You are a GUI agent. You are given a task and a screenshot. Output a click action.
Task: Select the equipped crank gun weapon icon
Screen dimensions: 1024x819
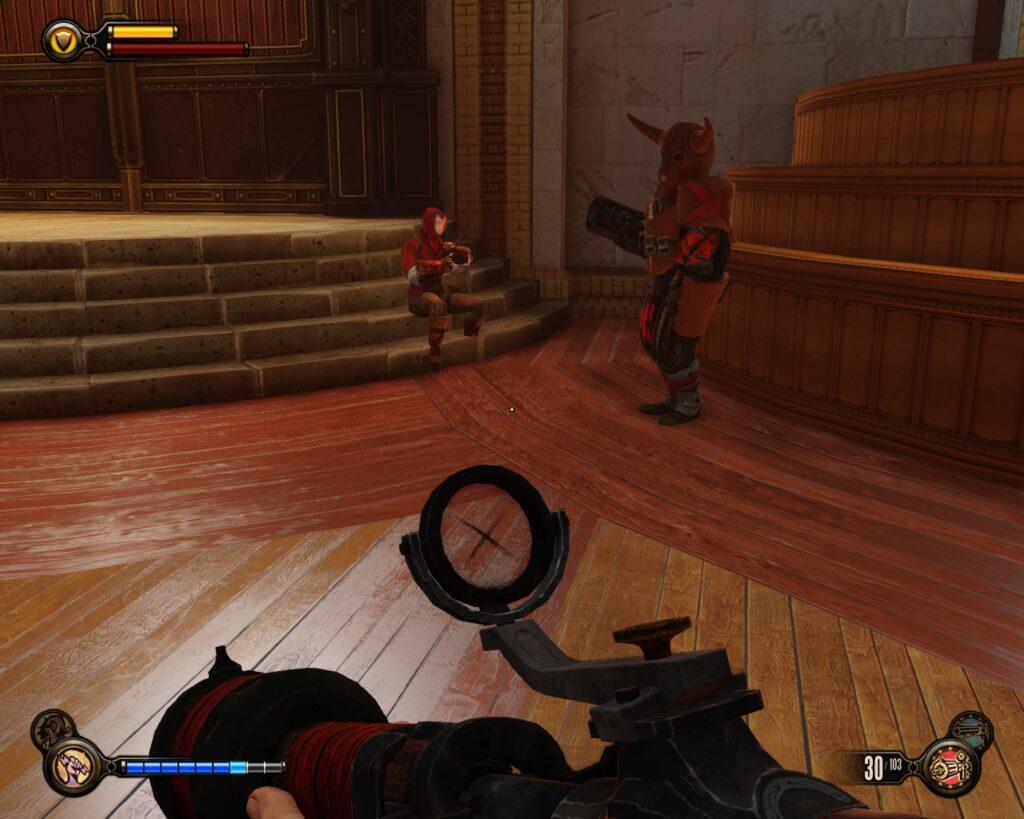point(948,767)
